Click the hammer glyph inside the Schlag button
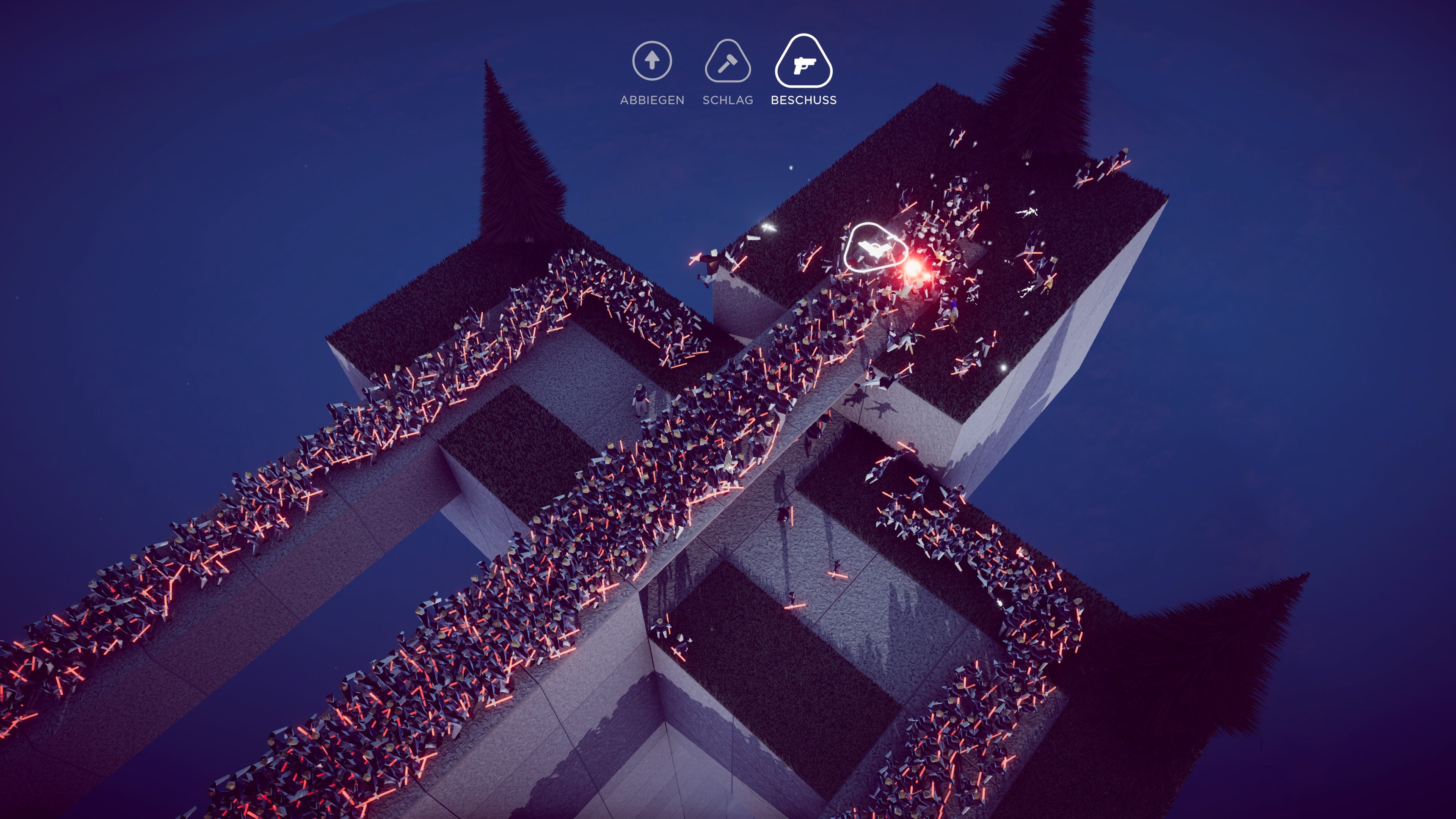The height and width of the screenshot is (819, 1456). point(728,64)
